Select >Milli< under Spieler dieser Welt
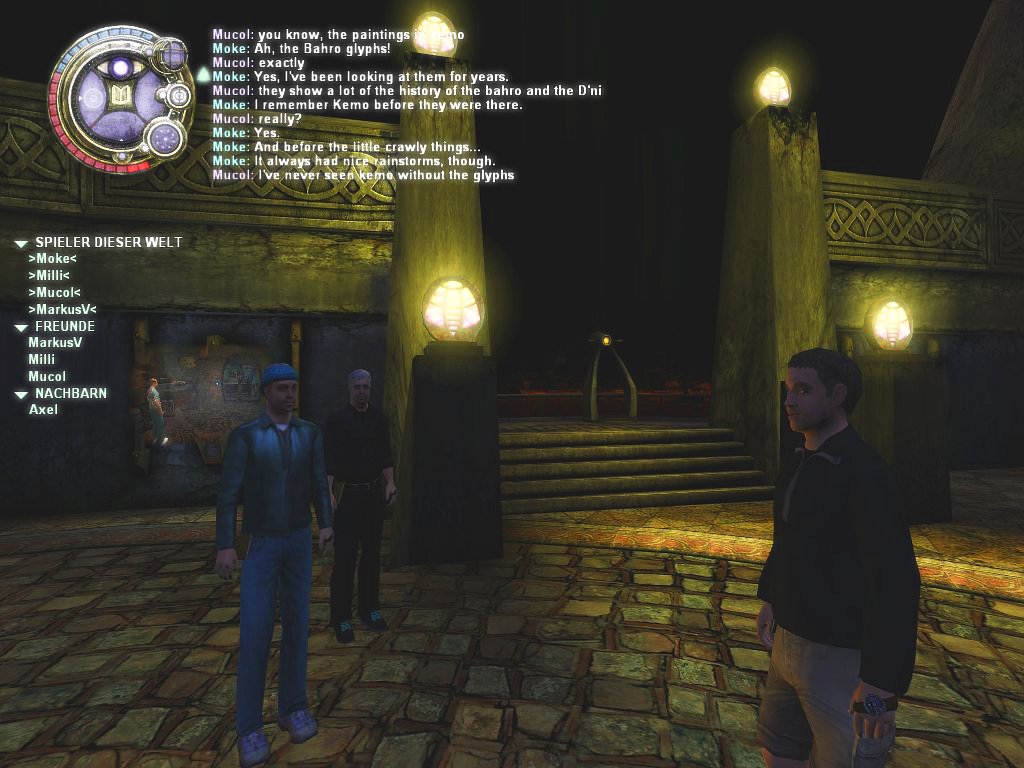 pyautogui.click(x=49, y=276)
